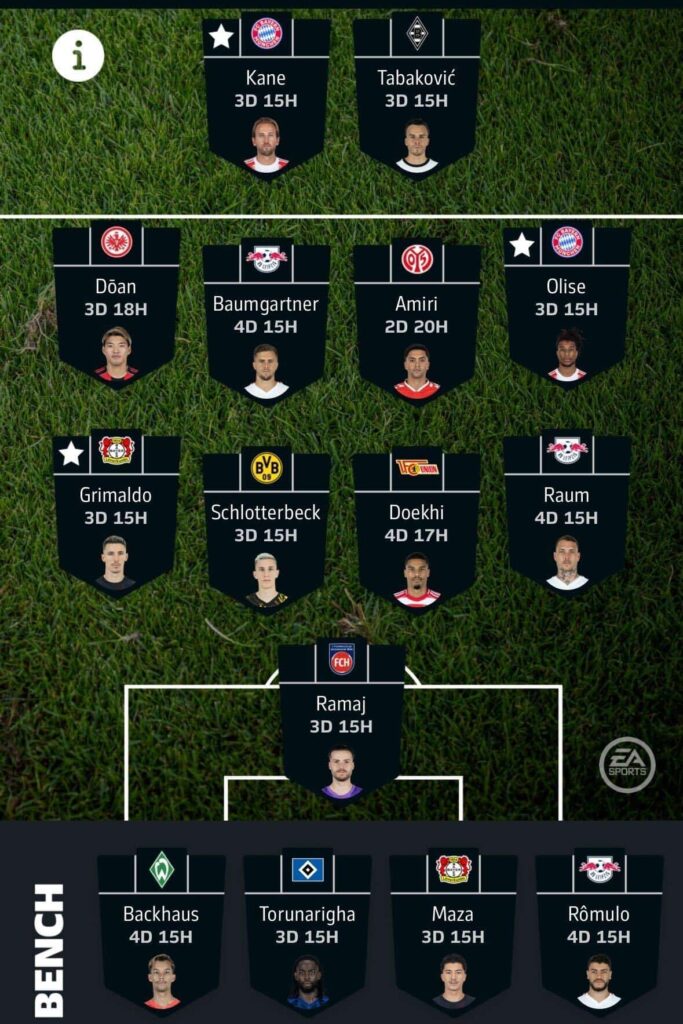Select the Tabaković player card
Image resolution: width=683 pixels, height=1024 pixels.
point(416,95)
